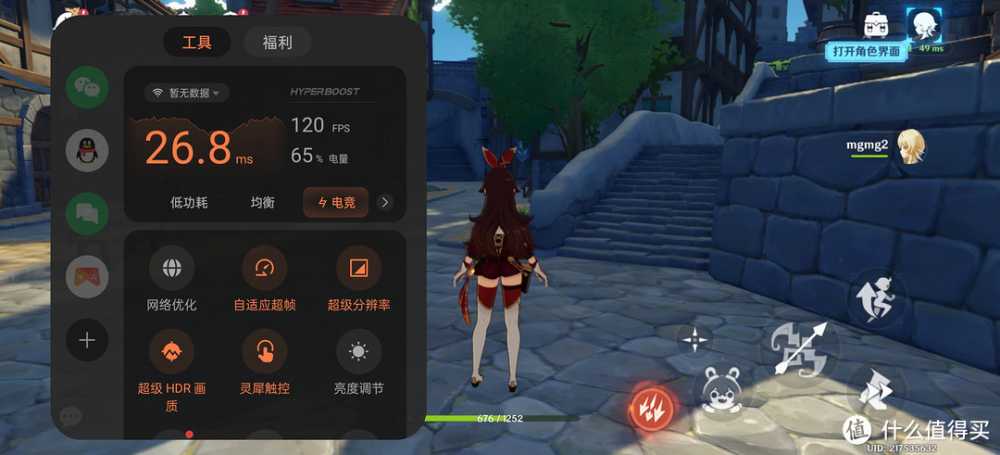The height and width of the screenshot is (455, 1000).
Task: Open the QQ penguin shortcut
Action: point(87,151)
